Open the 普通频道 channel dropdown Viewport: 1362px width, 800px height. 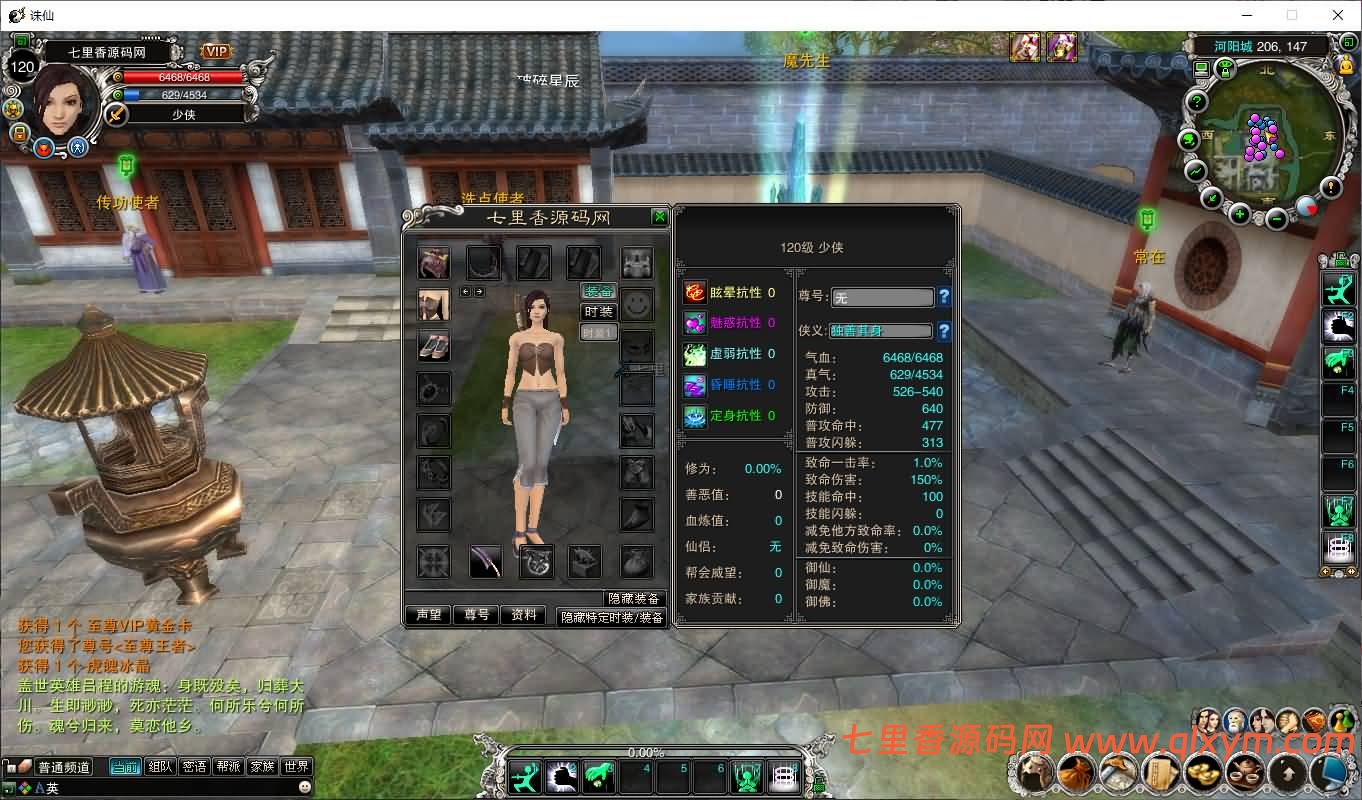(64, 765)
